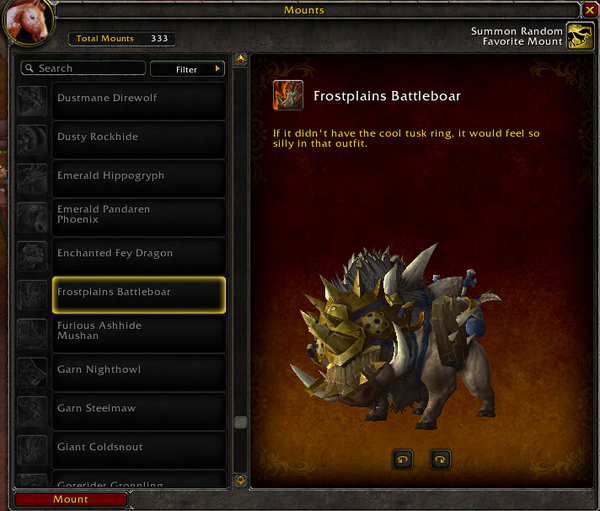Rotate the mount model left
The height and width of the screenshot is (511, 600).
pyautogui.click(x=403, y=459)
